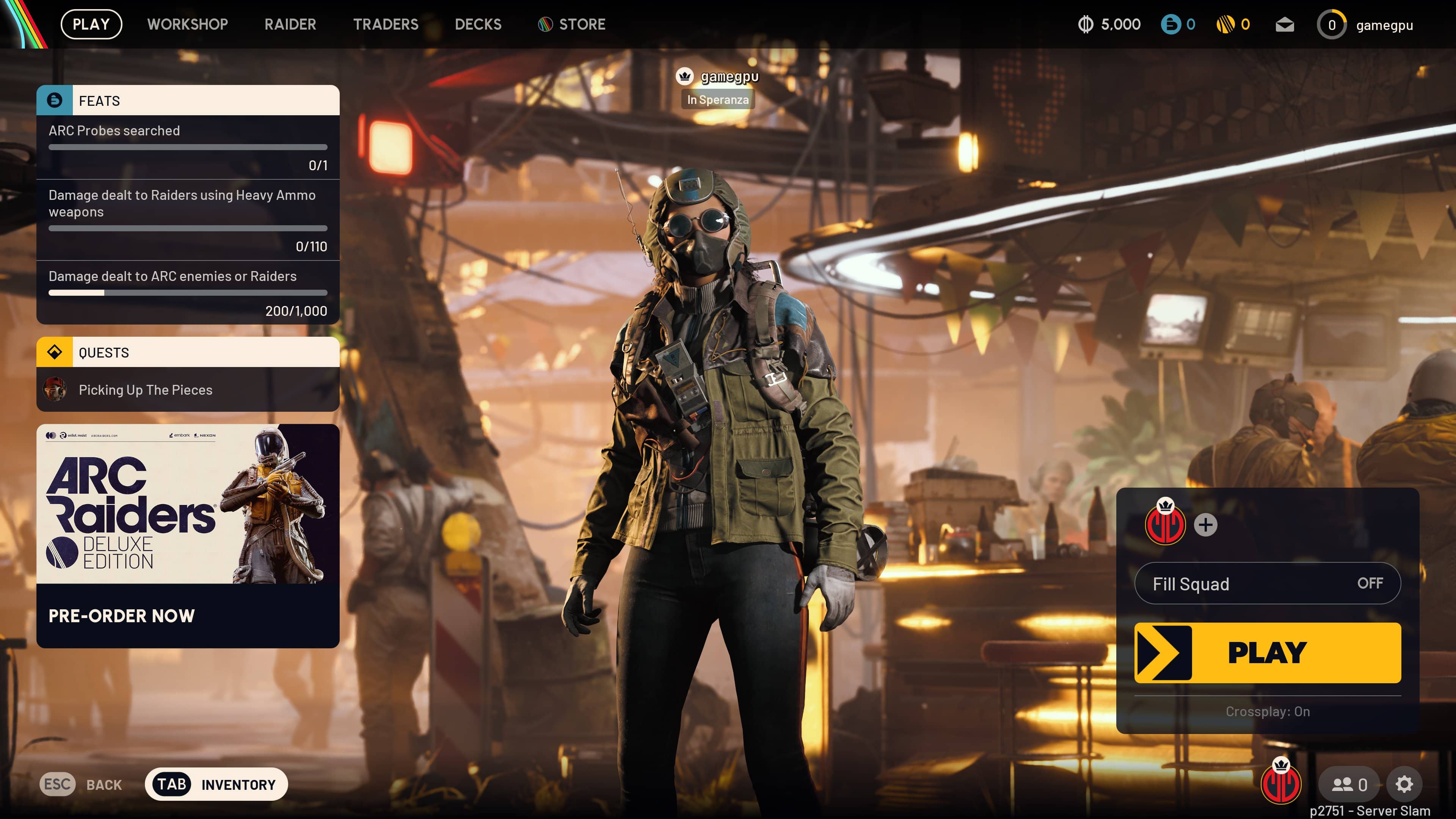
Task: Open the Store tab
Action: pos(572,24)
